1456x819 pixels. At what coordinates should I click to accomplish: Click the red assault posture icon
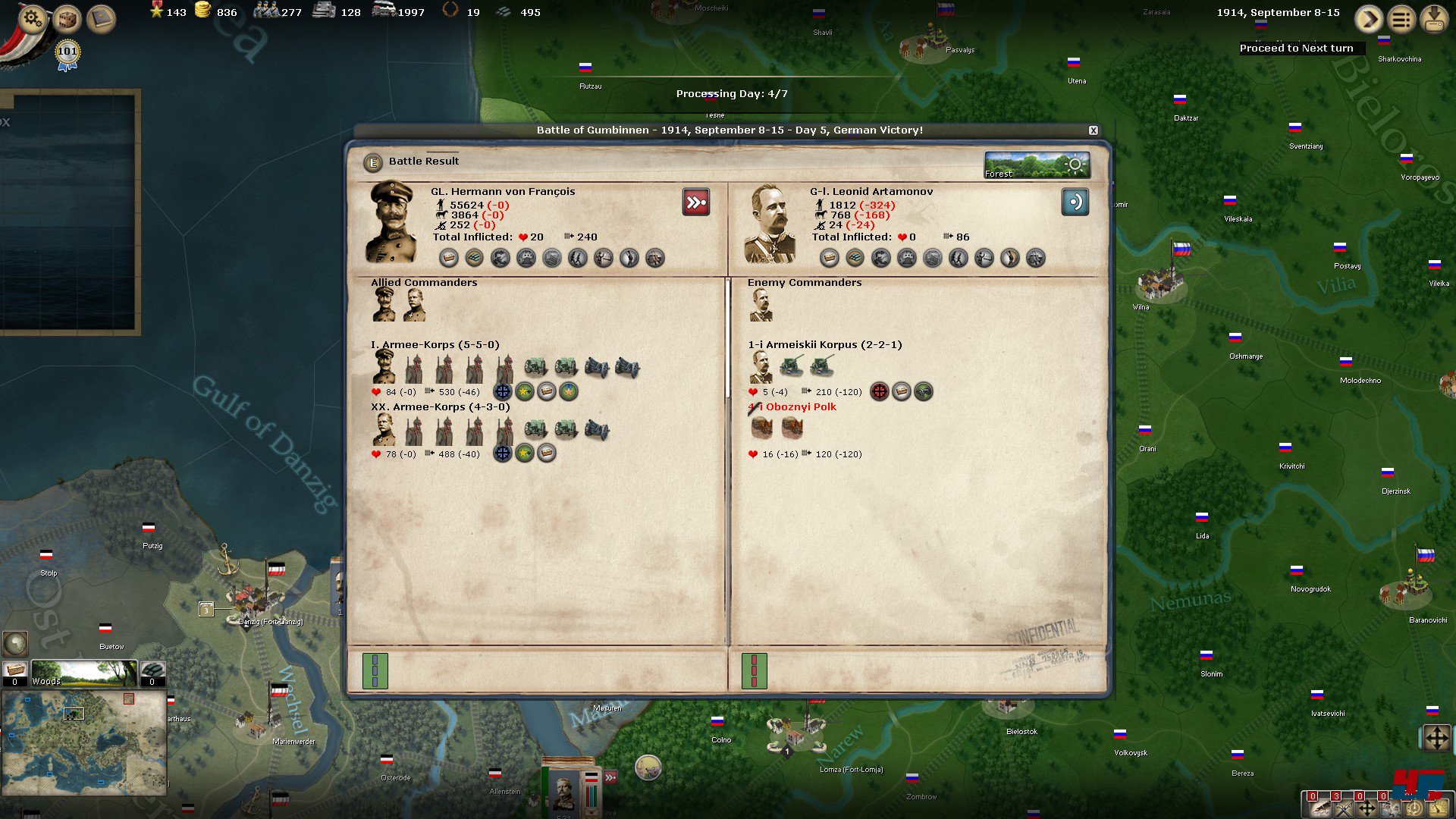point(695,202)
